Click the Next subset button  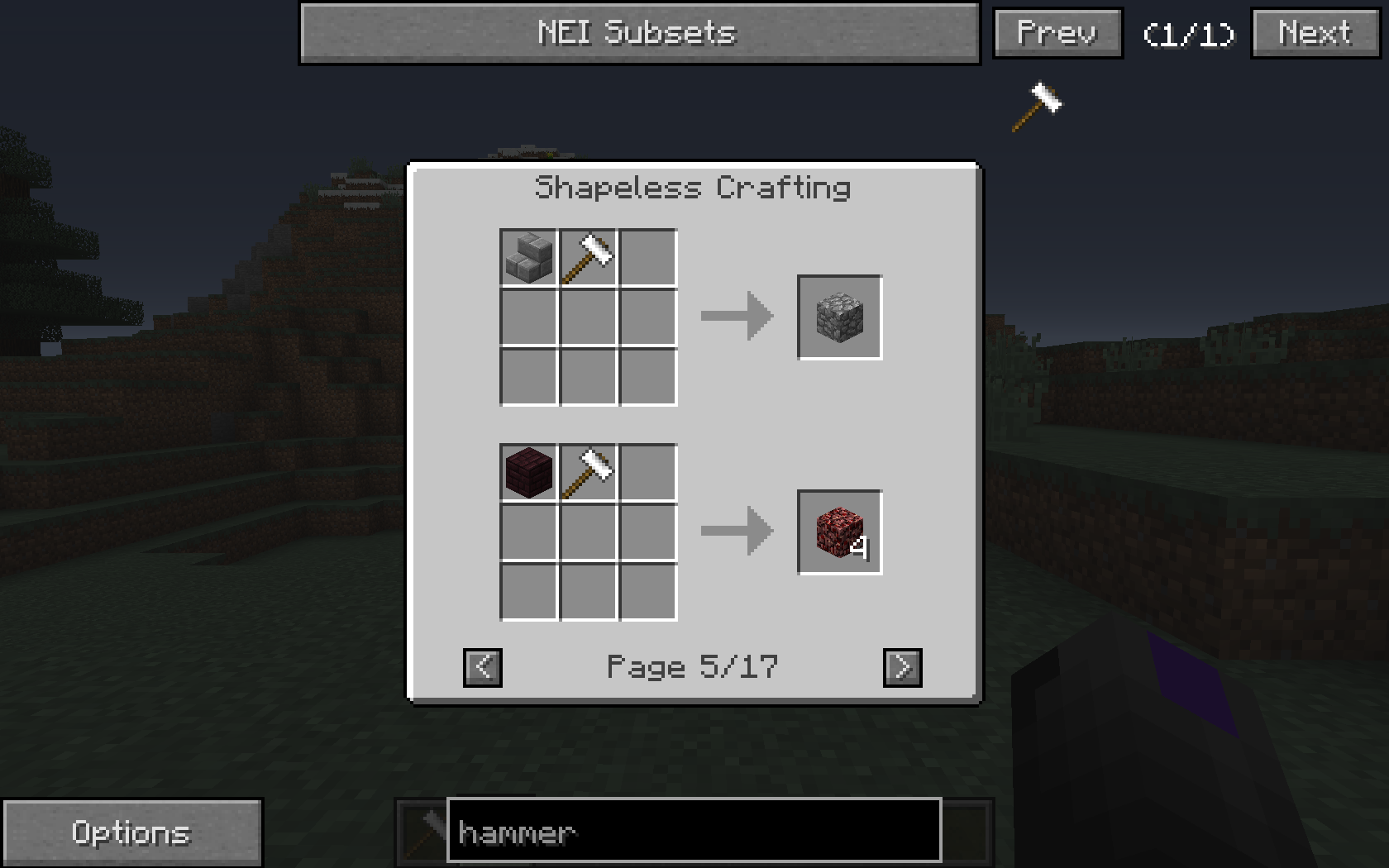(x=1313, y=33)
